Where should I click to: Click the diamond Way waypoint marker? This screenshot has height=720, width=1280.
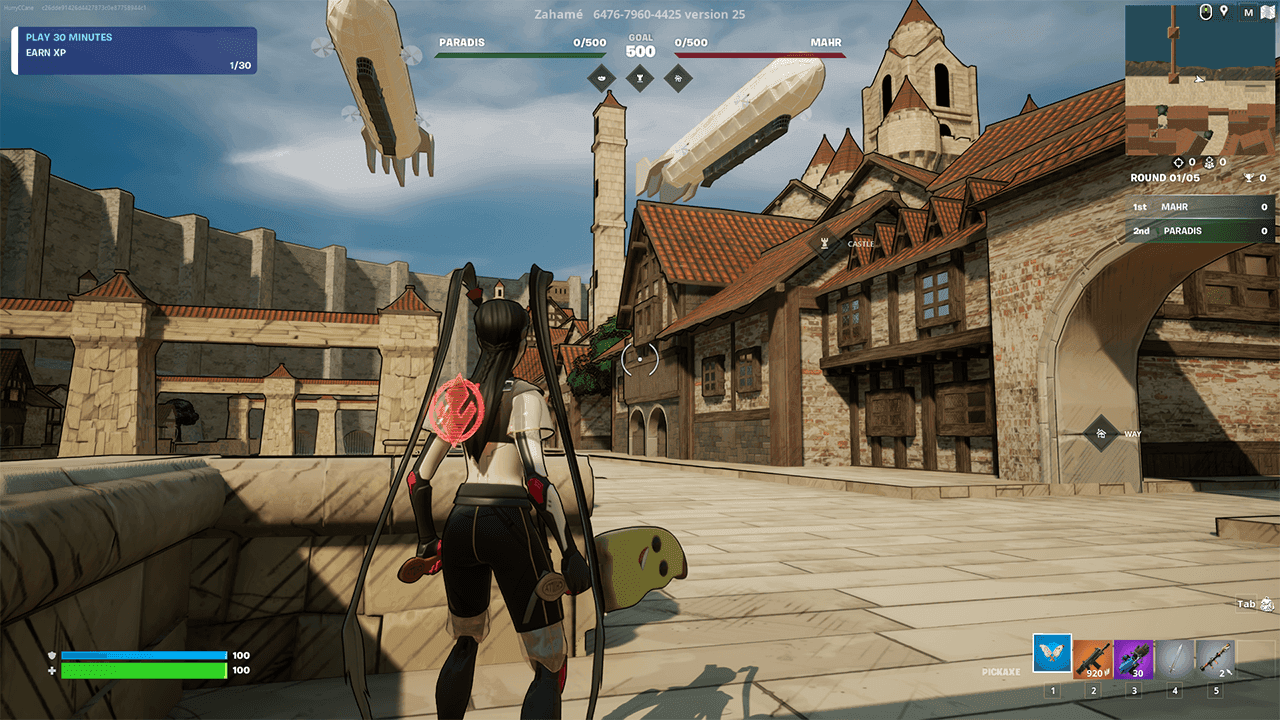(x=1100, y=434)
